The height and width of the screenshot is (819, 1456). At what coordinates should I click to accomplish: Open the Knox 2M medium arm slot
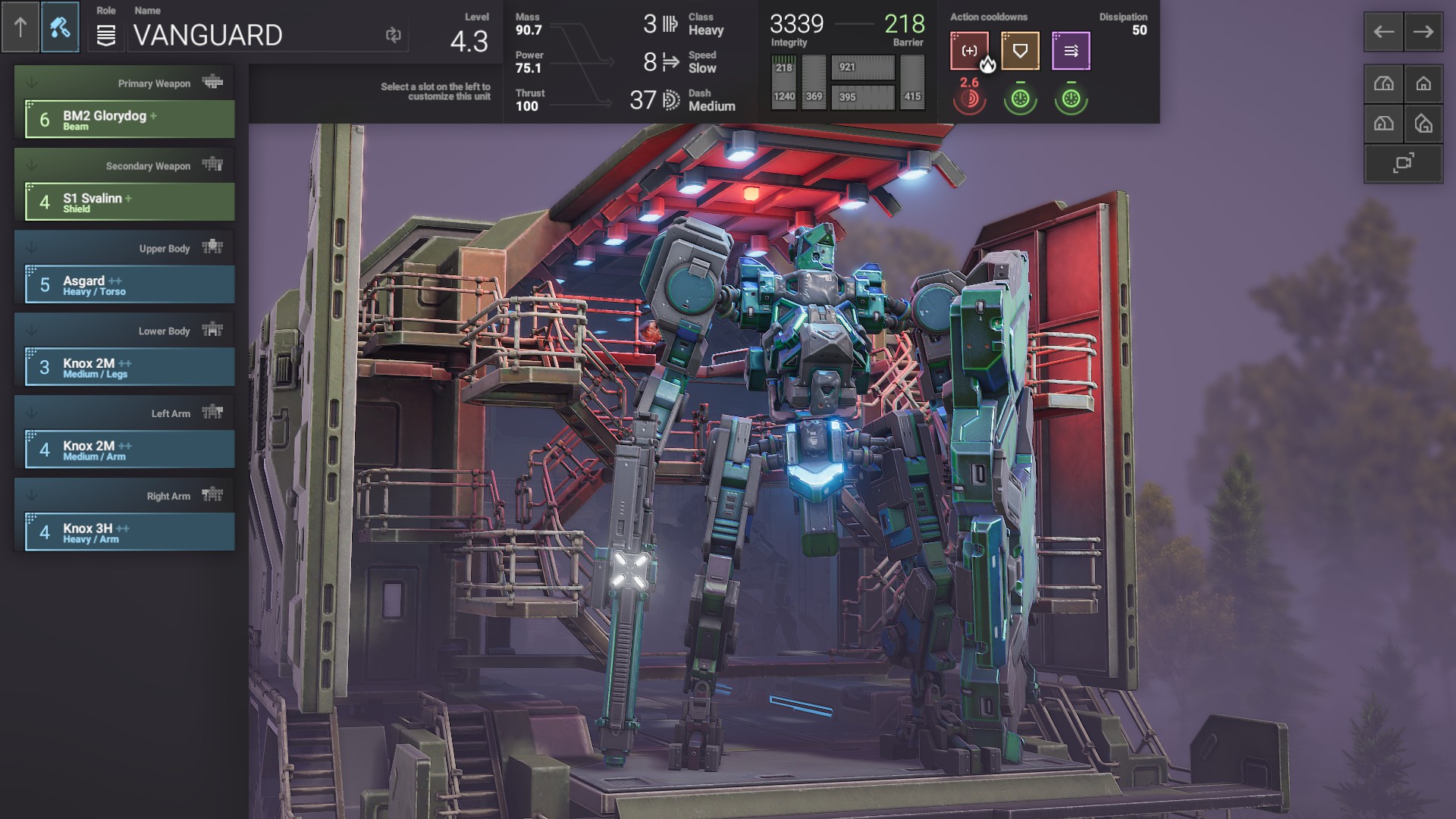130,450
